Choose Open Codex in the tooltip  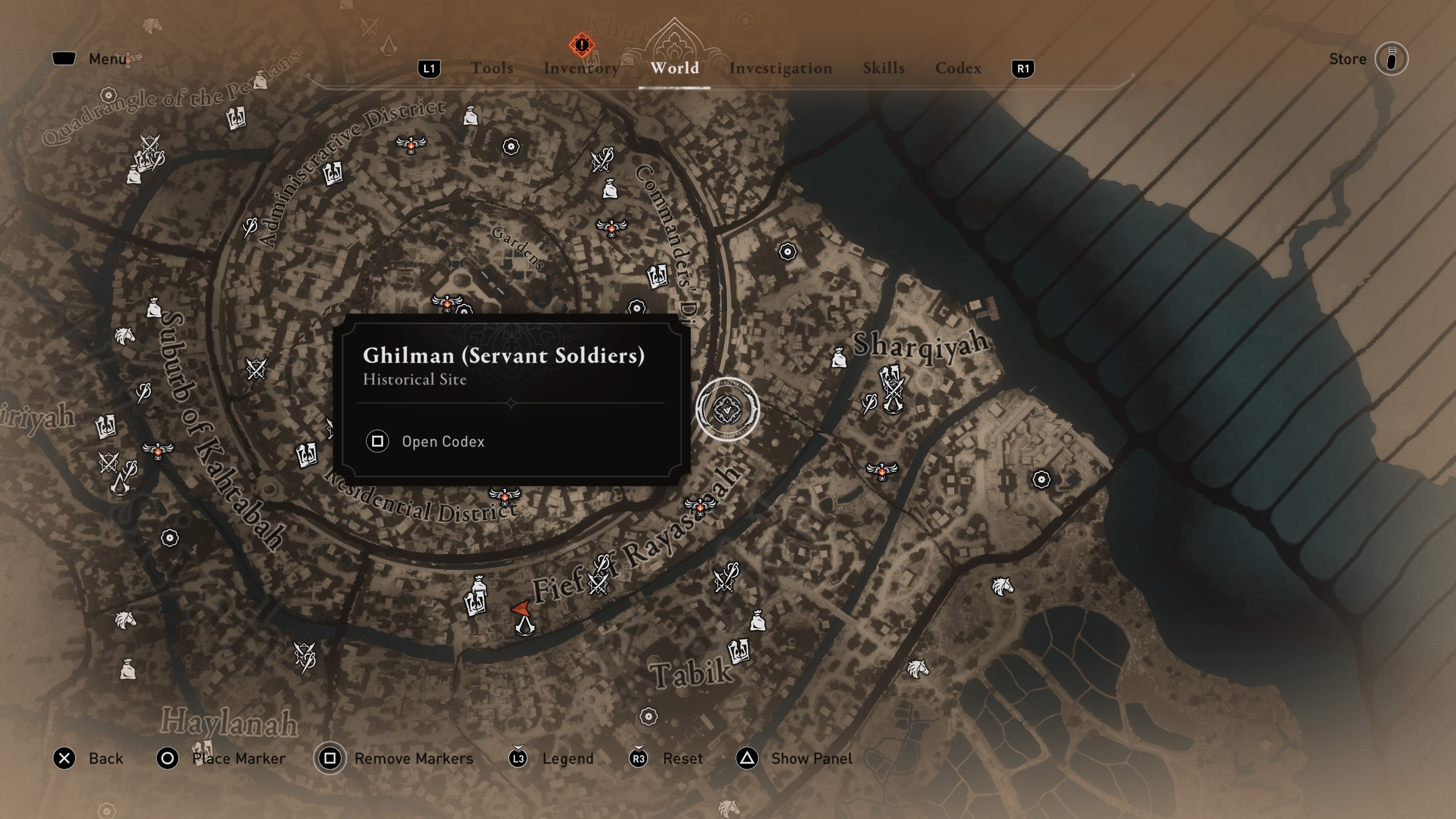[442, 441]
